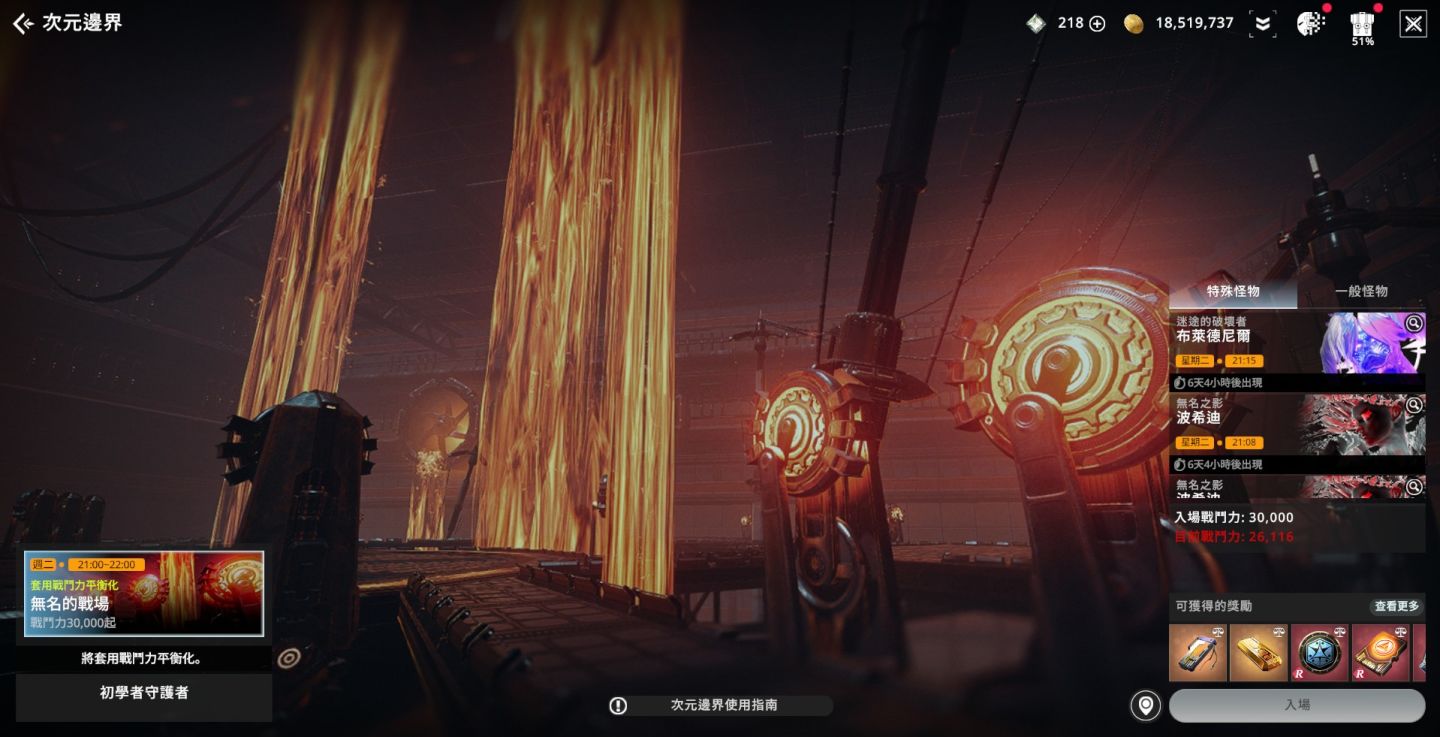Screen dimensions: 1440x737
Task: Select the blue star medallion reward
Action: click(1319, 653)
